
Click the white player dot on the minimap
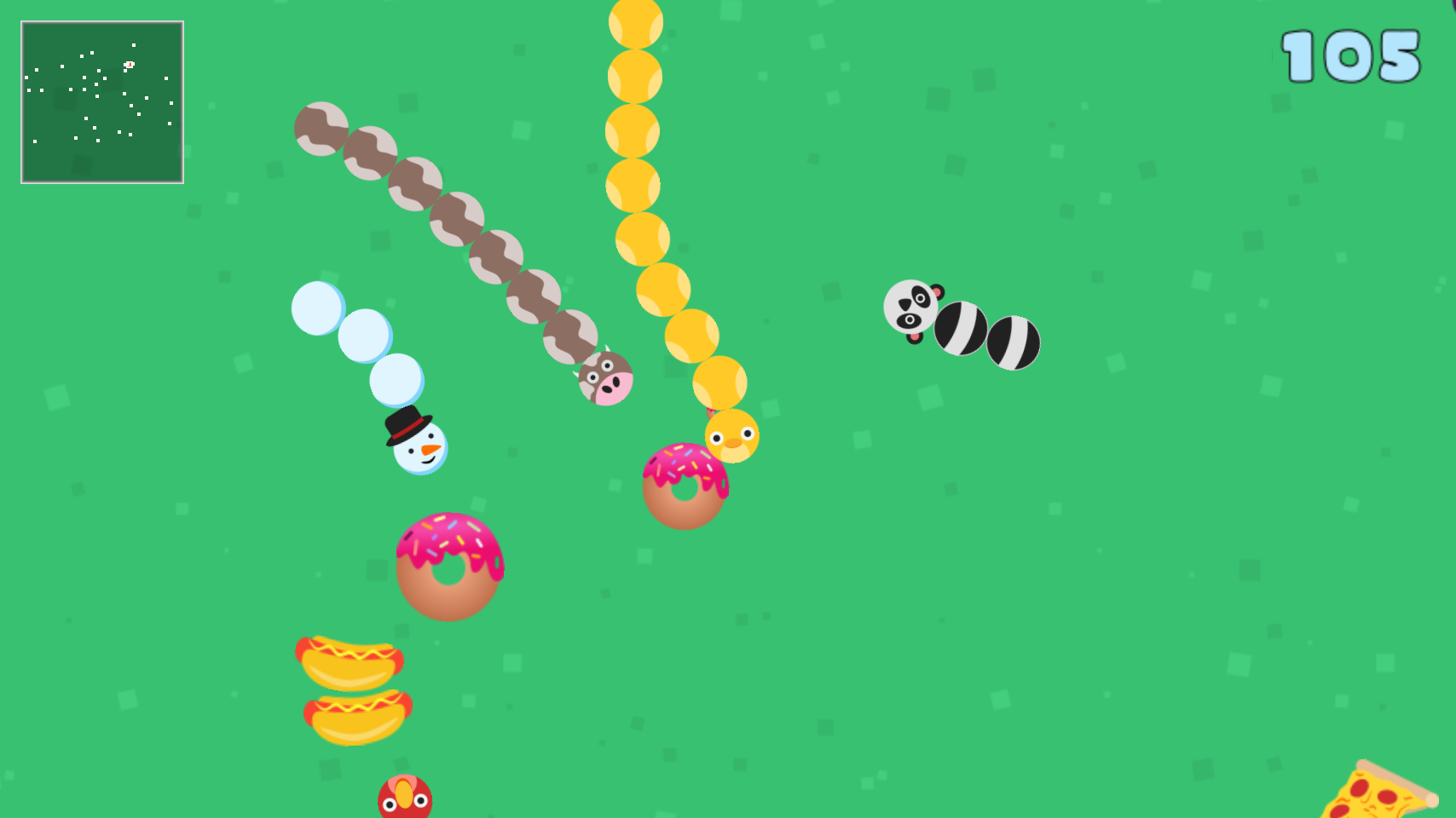[x=128, y=64]
